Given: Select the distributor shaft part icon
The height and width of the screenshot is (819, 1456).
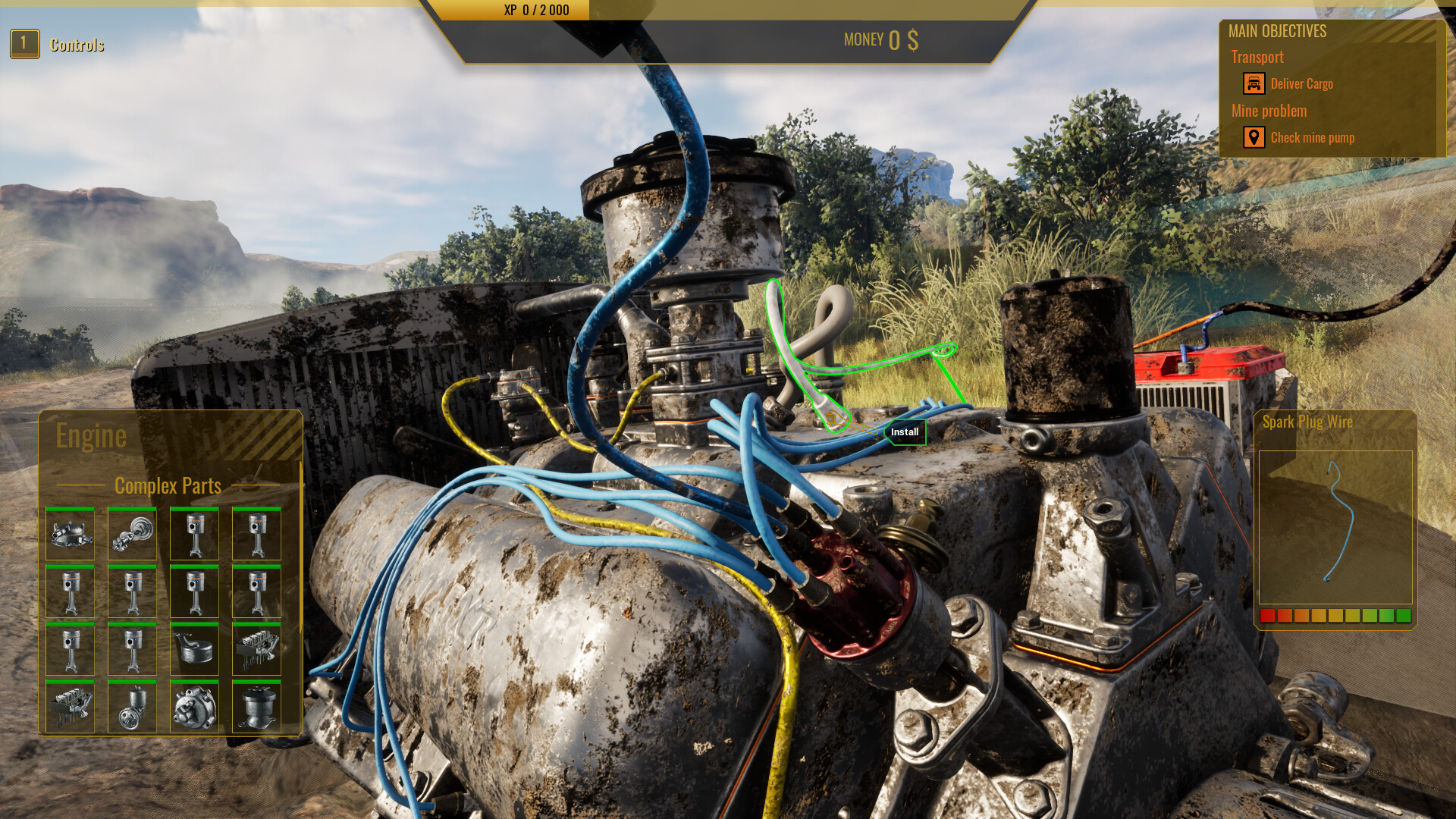Looking at the screenshot, I should click(x=132, y=533).
